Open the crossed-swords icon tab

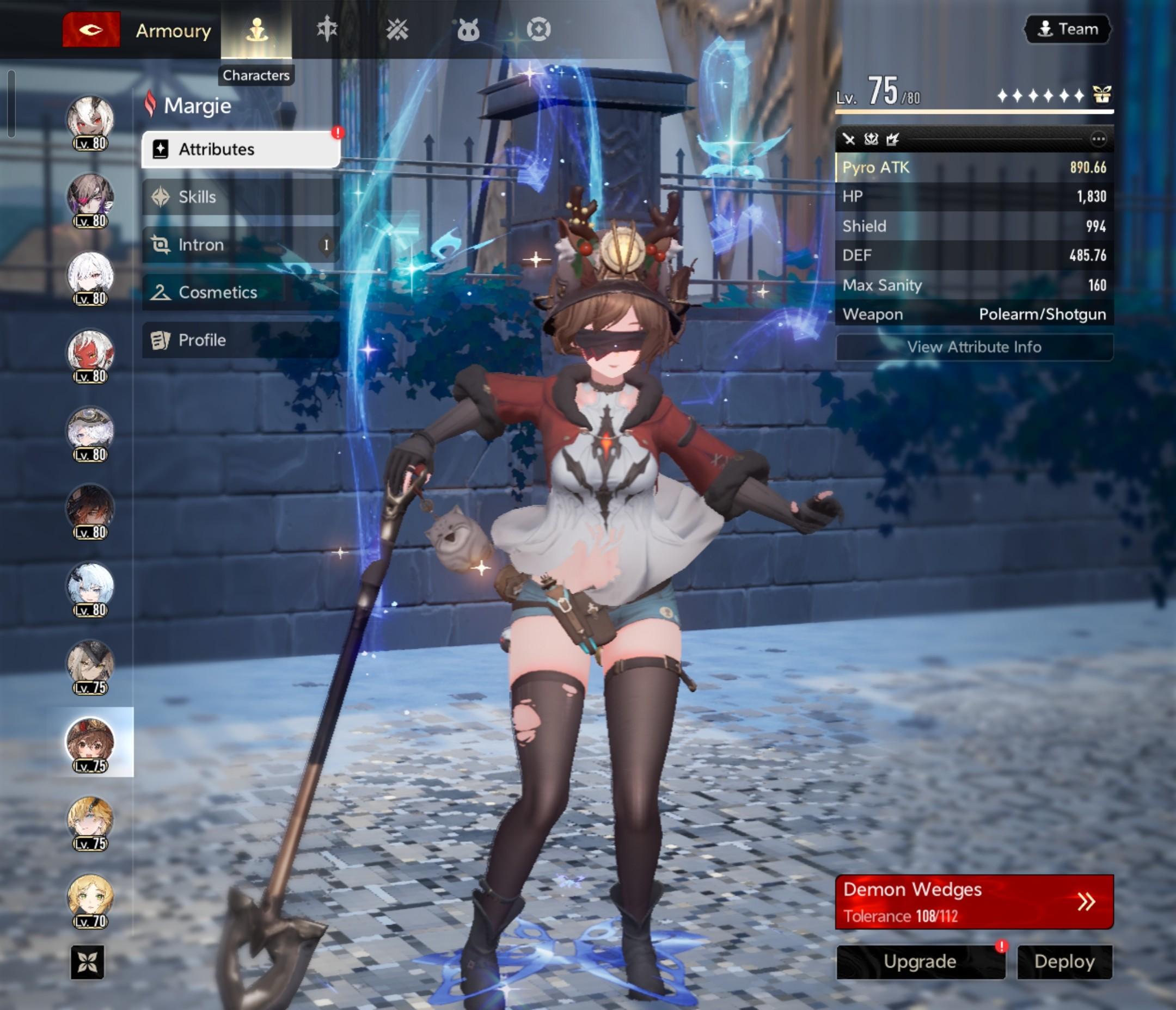point(397,29)
